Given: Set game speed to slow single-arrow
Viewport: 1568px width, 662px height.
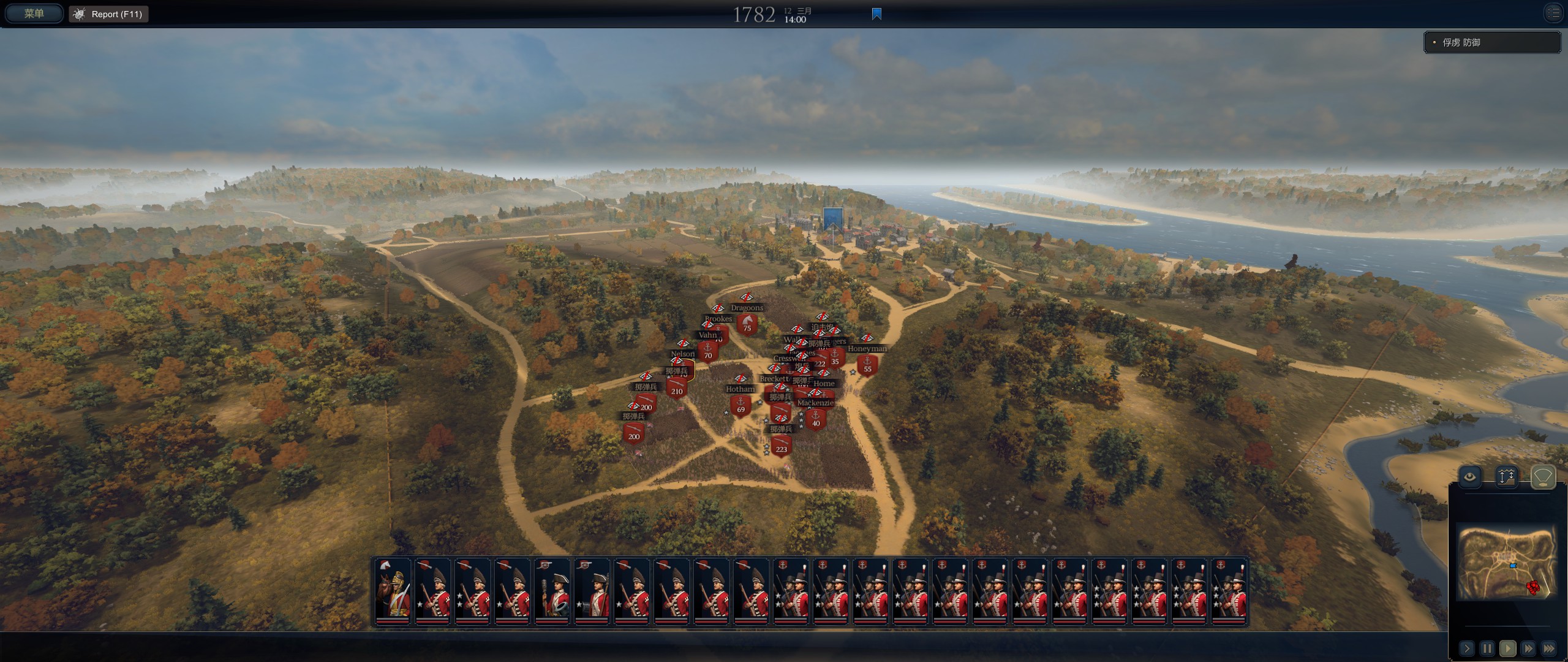Looking at the screenshot, I should coord(1466,648).
